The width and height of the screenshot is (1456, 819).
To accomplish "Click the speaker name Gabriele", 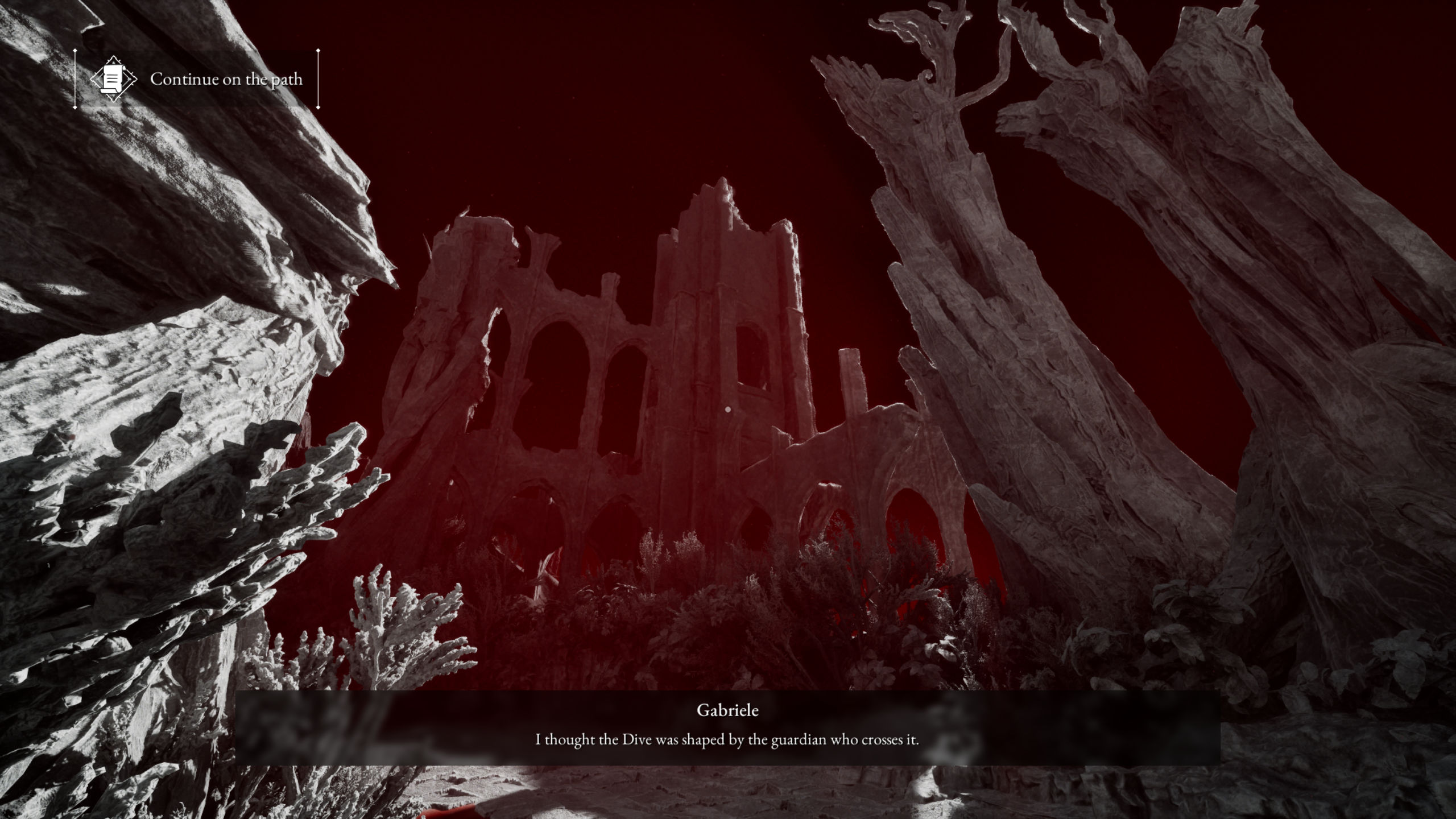I will click(x=728, y=710).
